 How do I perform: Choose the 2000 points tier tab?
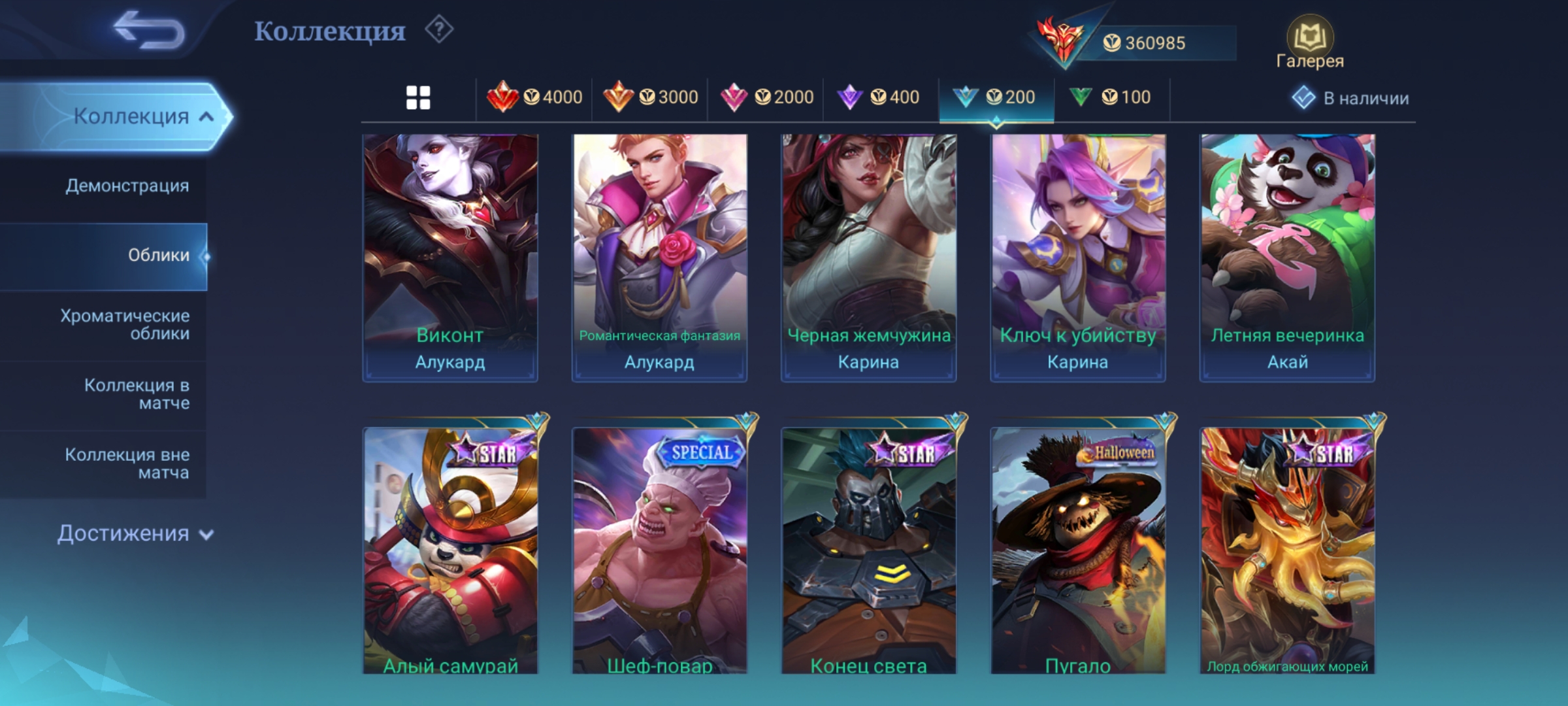tap(766, 98)
